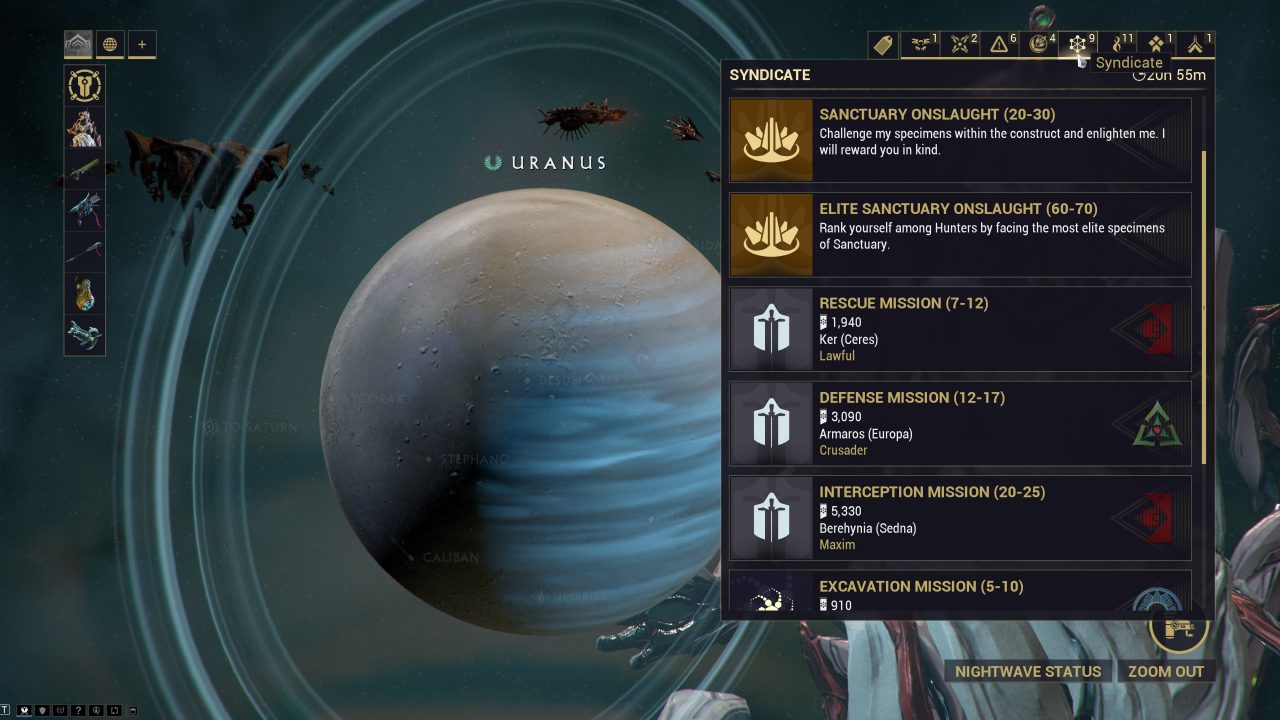This screenshot has width=1280, height=720.
Task: Select the ELITE SANCTUARY ONSLAUGHT mission entry
Action: (960, 234)
